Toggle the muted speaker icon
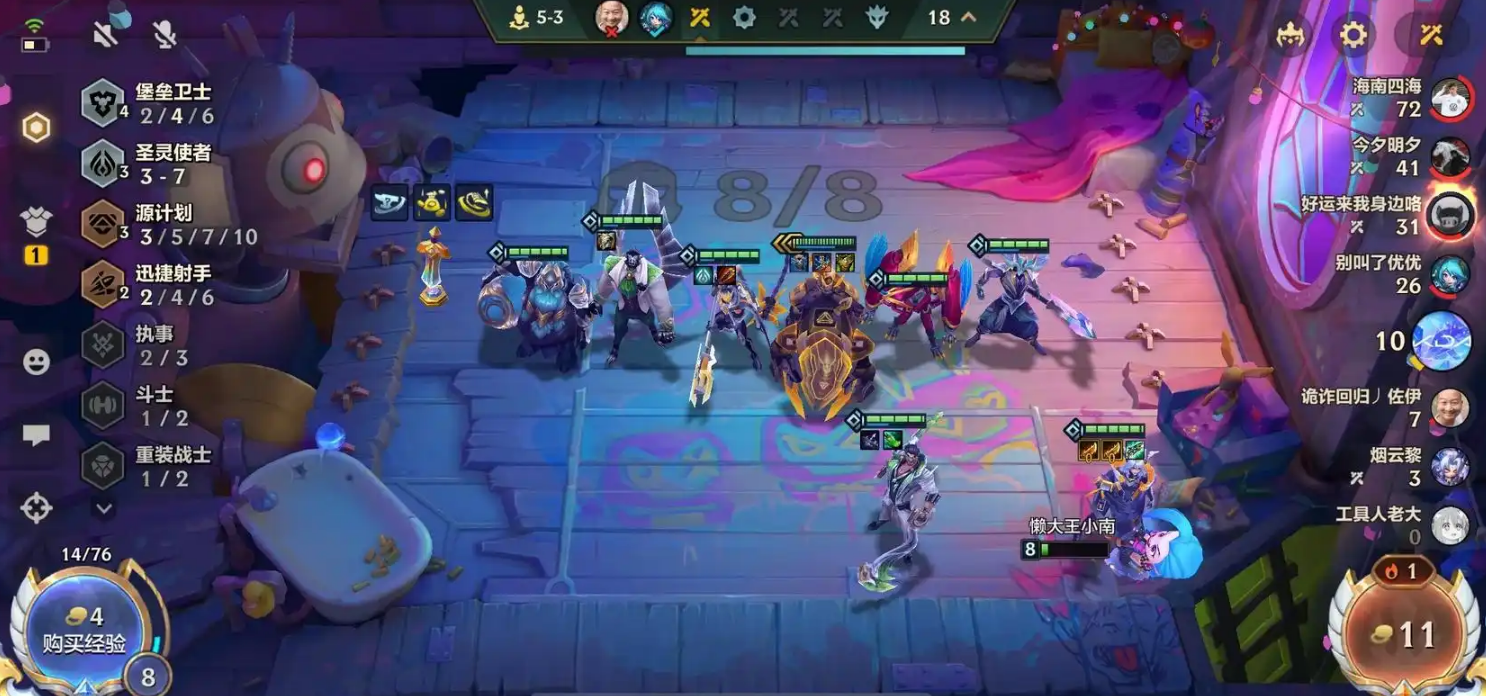 point(105,34)
